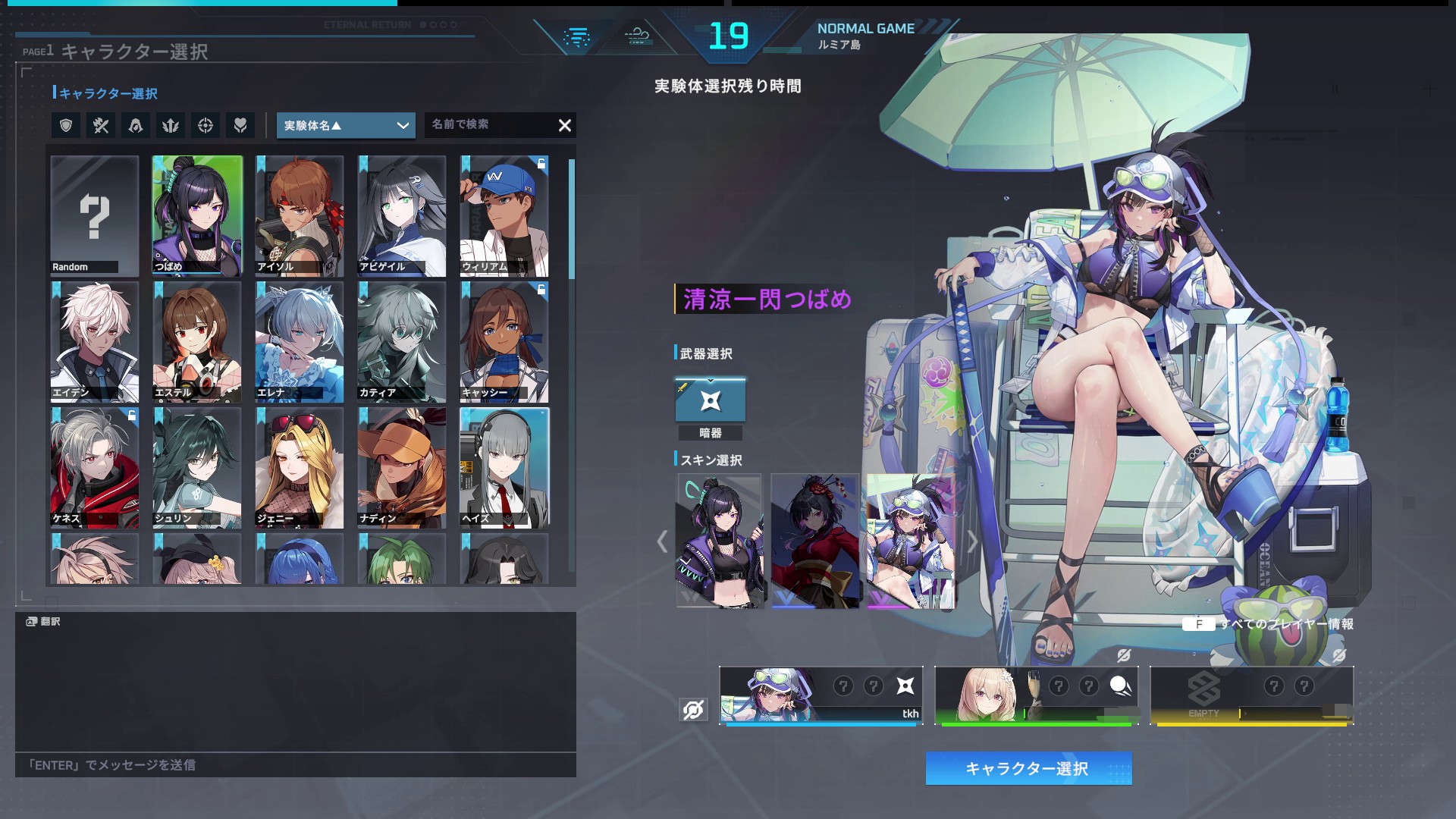Select the エステル character portrait
This screenshot has height=819, width=1456.
pyautogui.click(x=197, y=341)
